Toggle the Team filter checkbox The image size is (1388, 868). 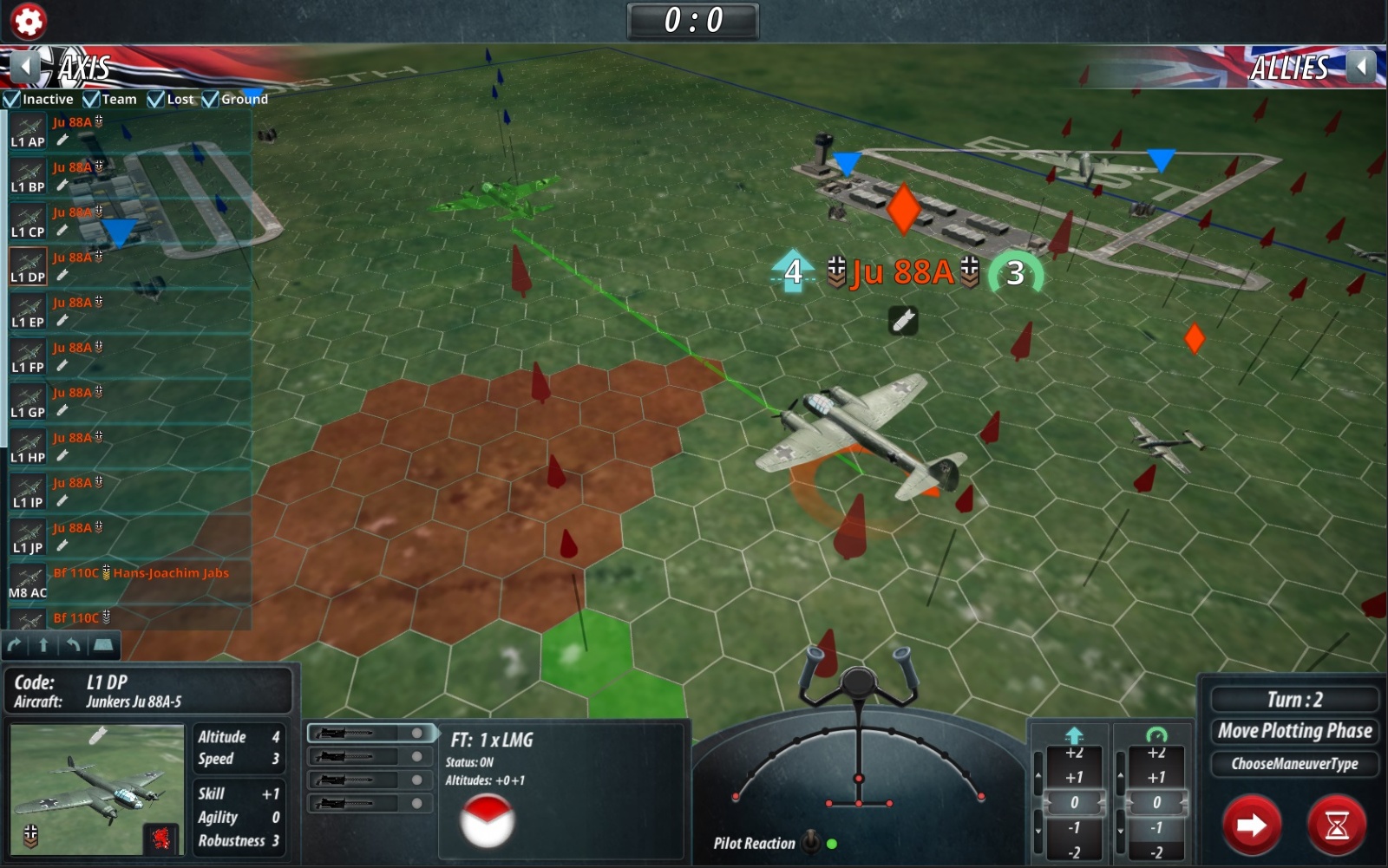point(91,100)
